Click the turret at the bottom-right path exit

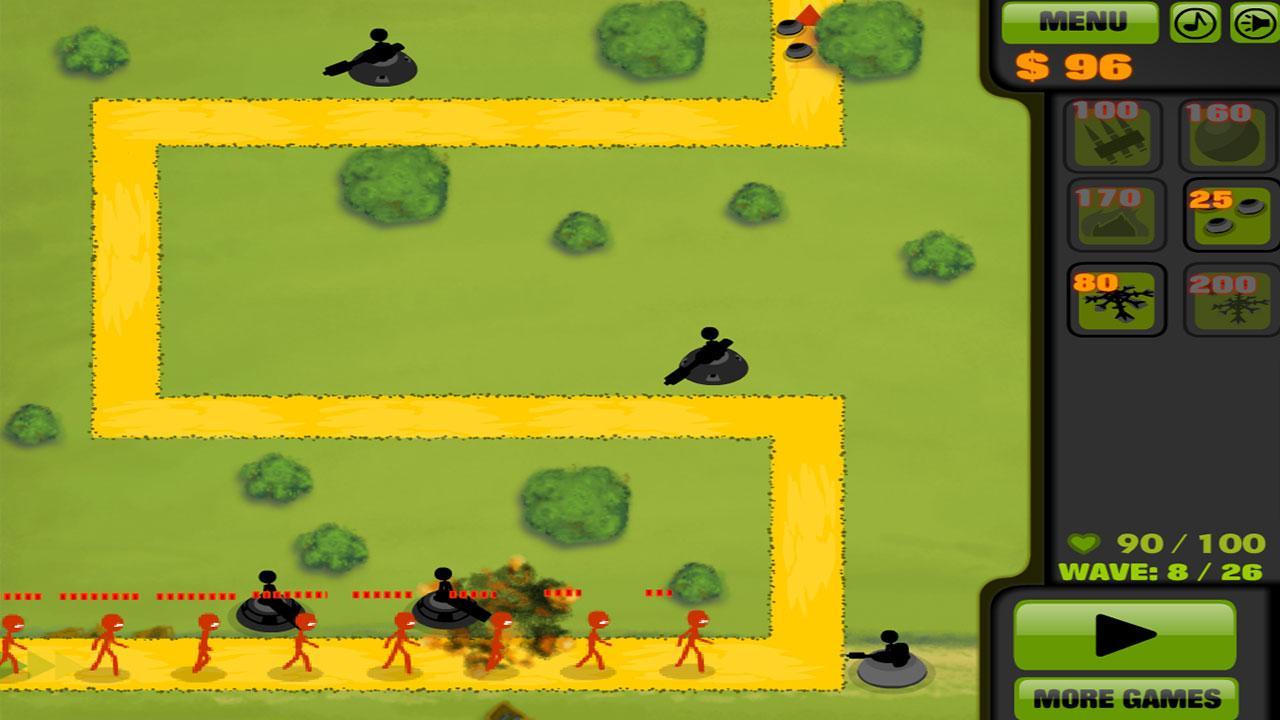point(890,655)
